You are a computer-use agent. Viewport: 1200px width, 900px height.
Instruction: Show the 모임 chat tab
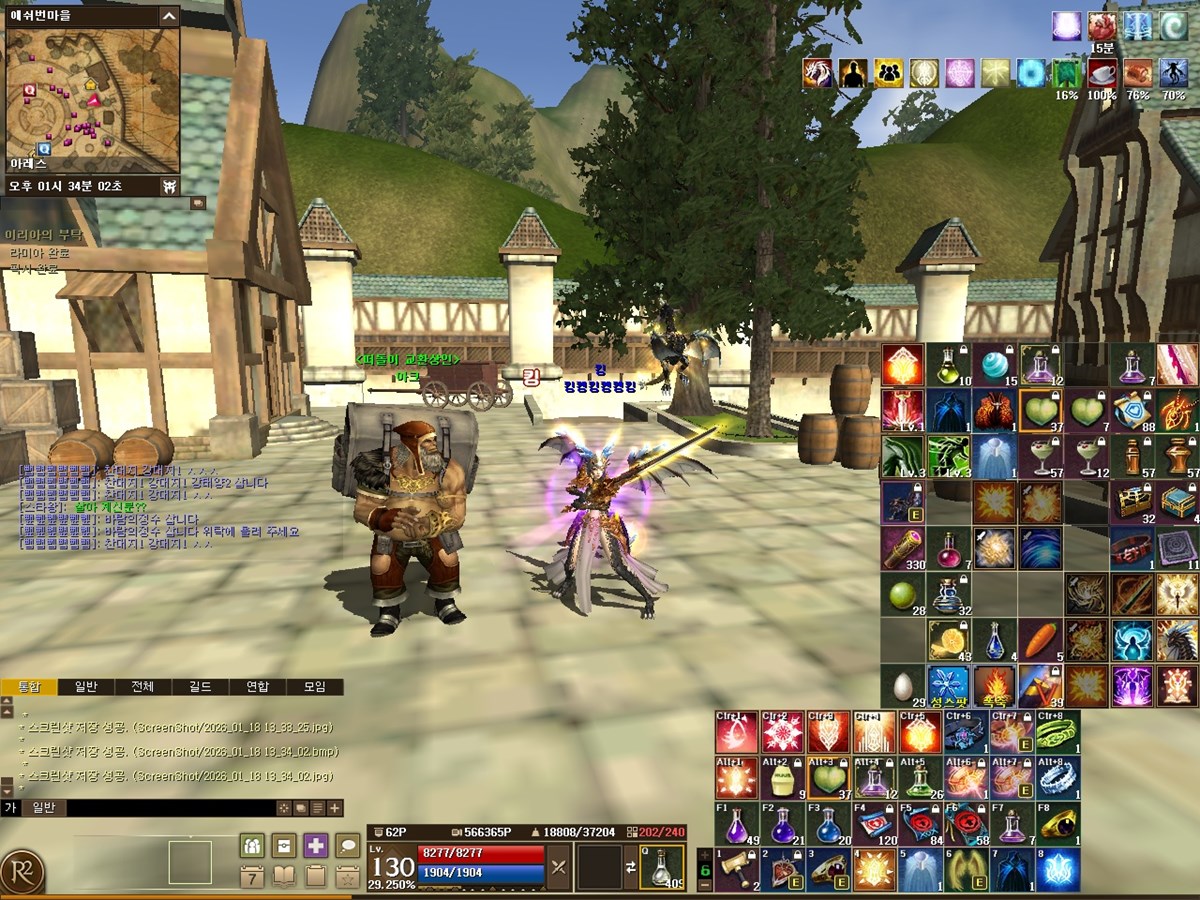pos(314,687)
